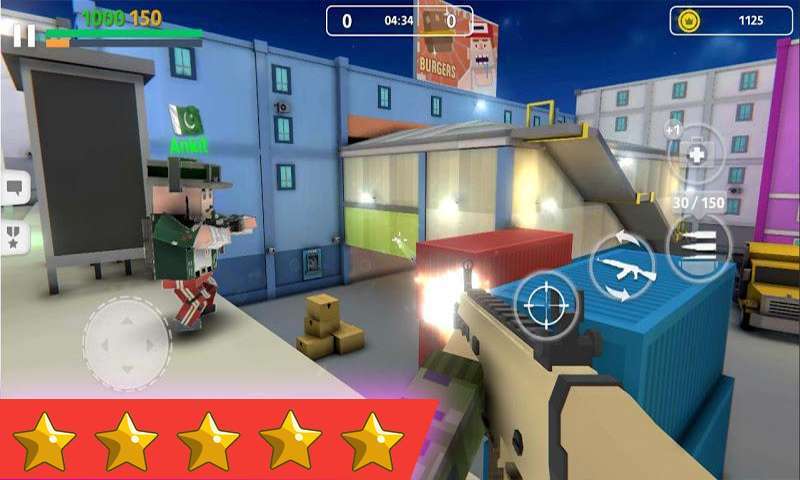
Task: Tap the movement joystick pad
Action: (x=126, y=344)
